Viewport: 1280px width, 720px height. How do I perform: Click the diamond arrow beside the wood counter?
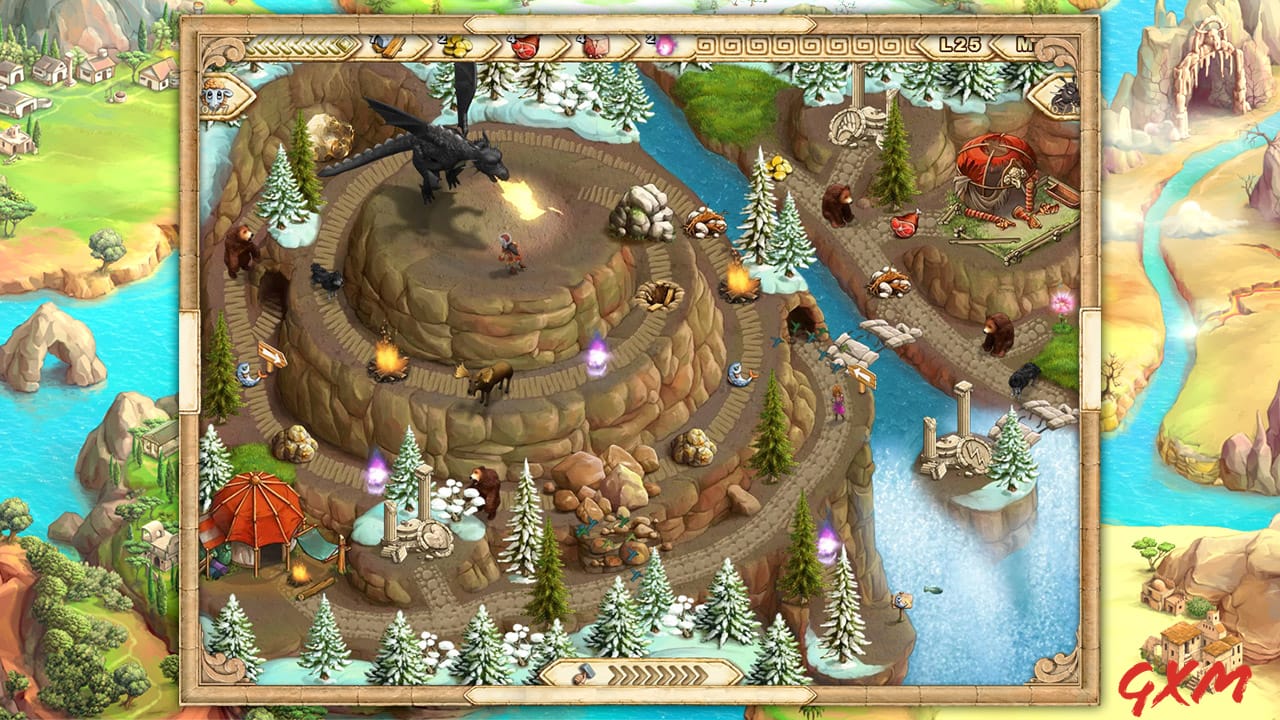pos(343,44)
